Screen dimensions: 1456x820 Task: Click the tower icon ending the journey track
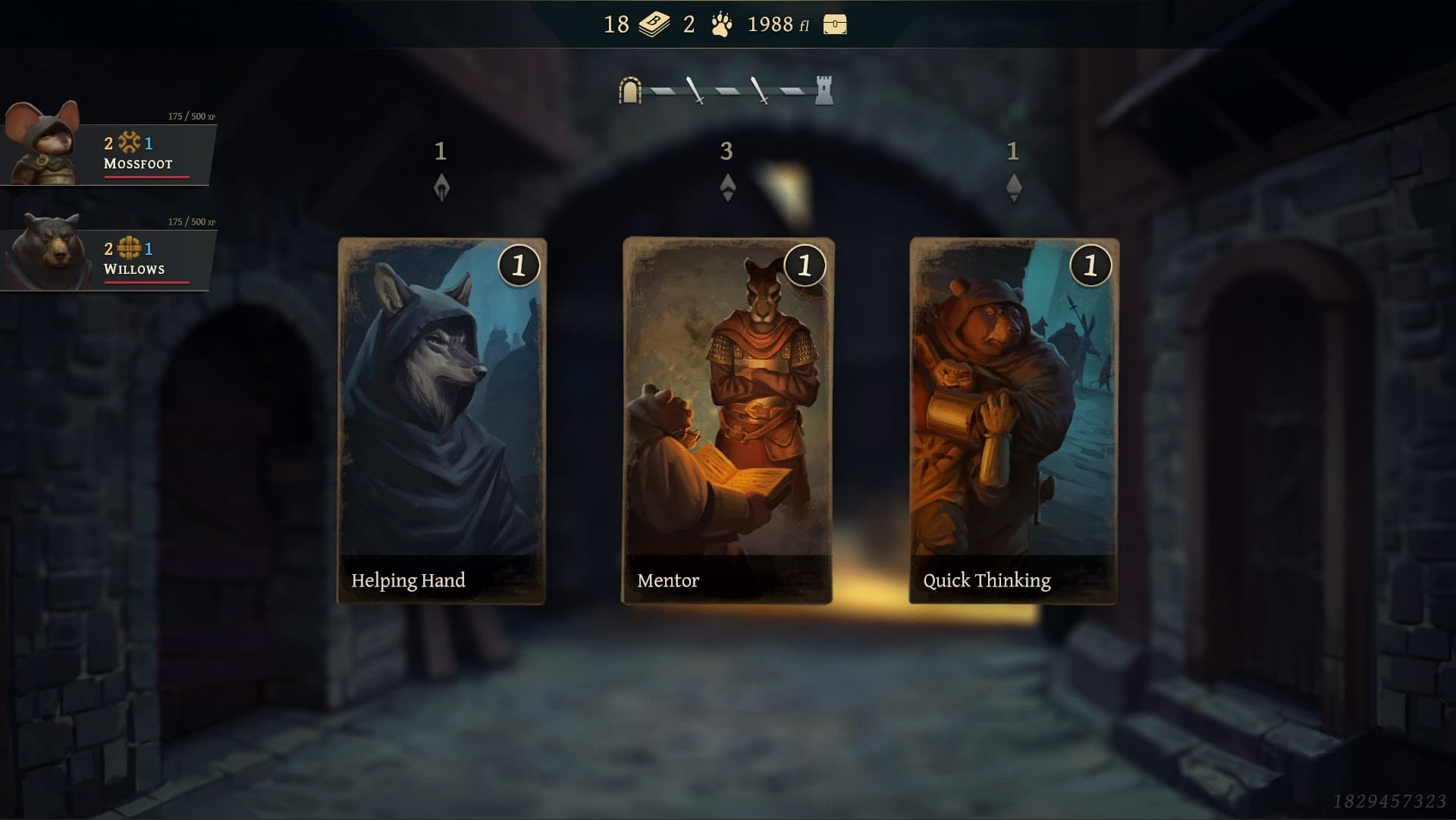(x=824, y=89)
